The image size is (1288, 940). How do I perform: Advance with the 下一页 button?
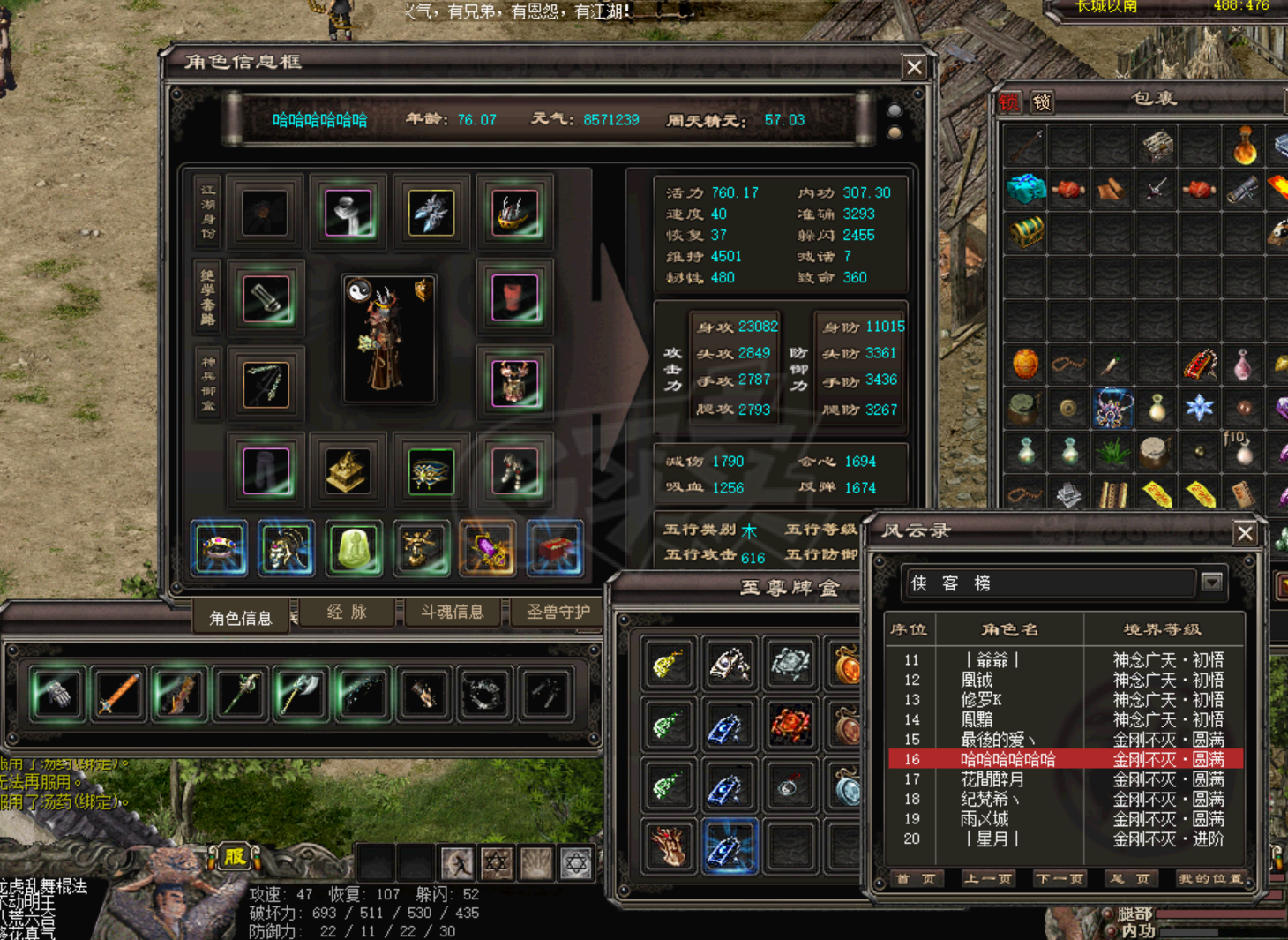(x=1060, y=878)
